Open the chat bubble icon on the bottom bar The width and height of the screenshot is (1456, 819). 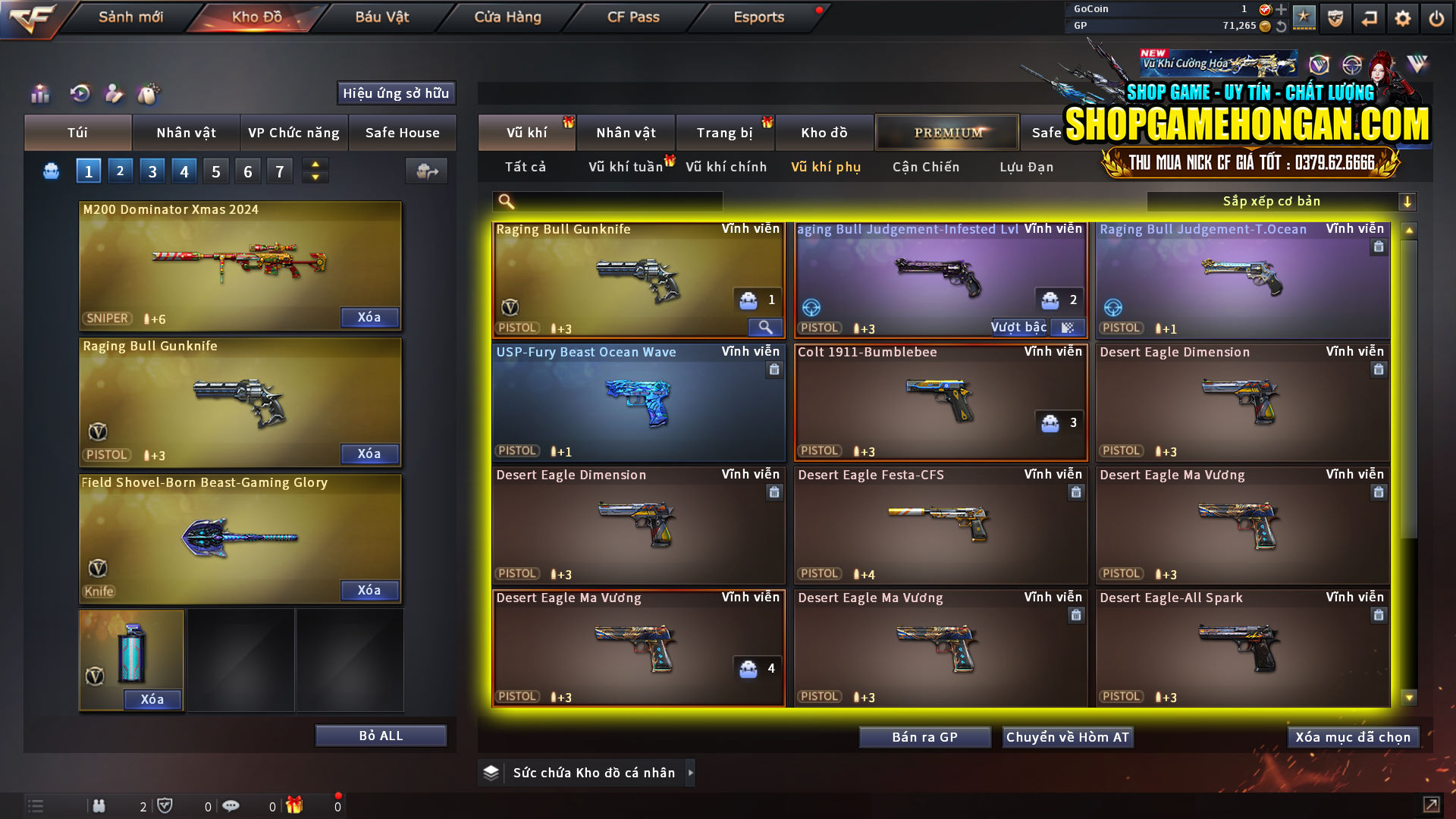pos(231,805)
